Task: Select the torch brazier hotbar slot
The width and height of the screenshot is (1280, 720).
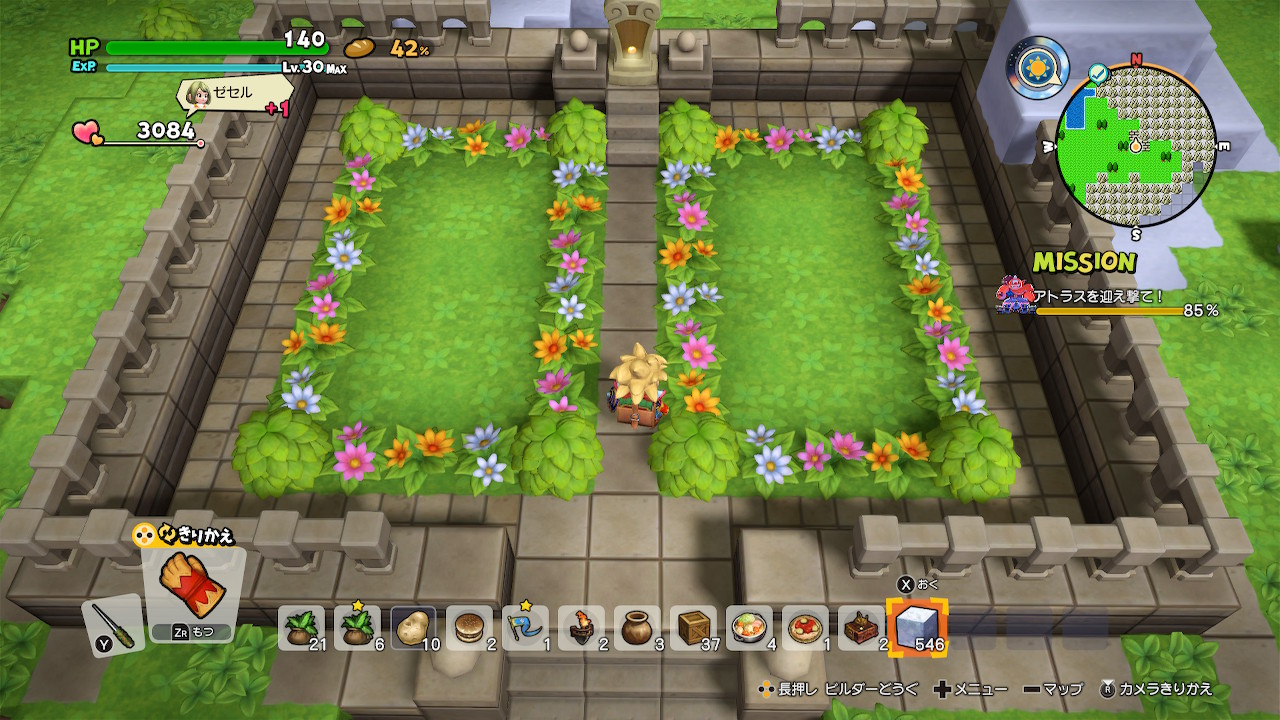Action: [581, 629]
